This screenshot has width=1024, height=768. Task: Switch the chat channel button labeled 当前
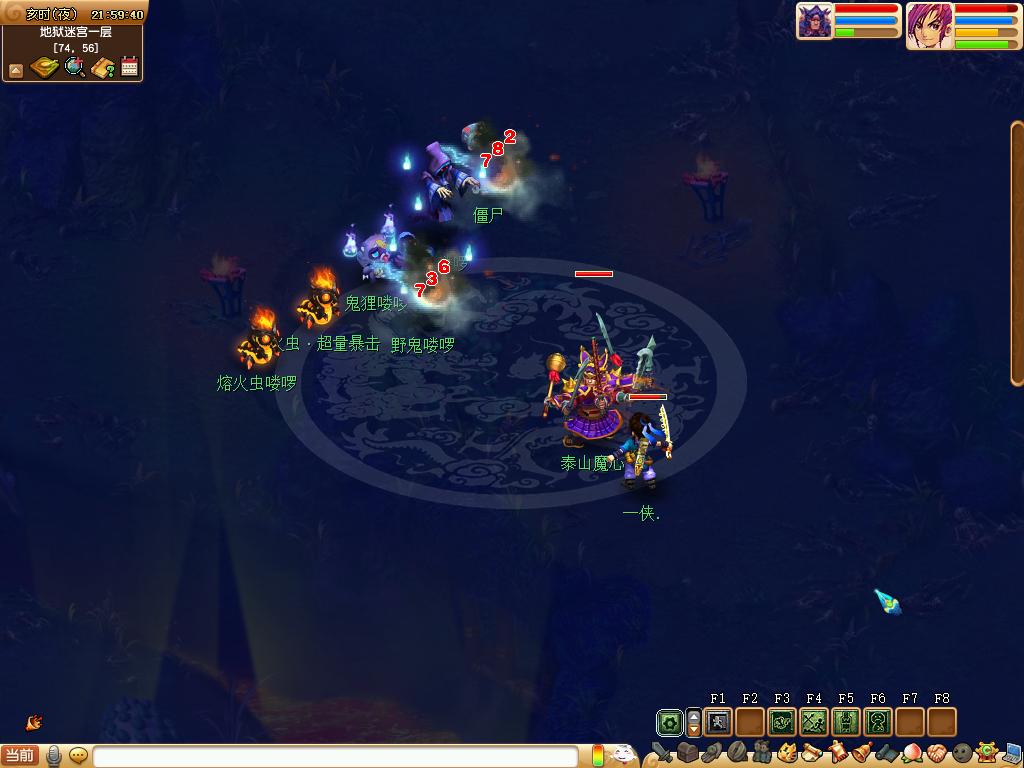[x=20, y=755]
